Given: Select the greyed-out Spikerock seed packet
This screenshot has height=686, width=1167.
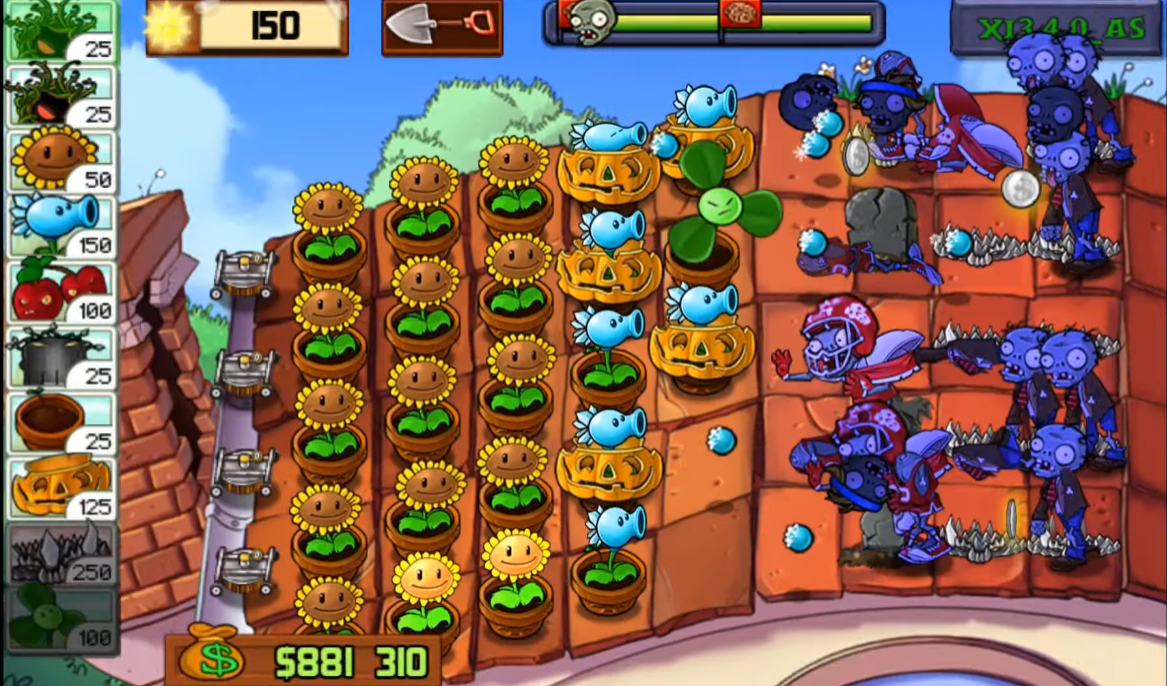Looking at the screenshot, I should (x=62, y=552).
